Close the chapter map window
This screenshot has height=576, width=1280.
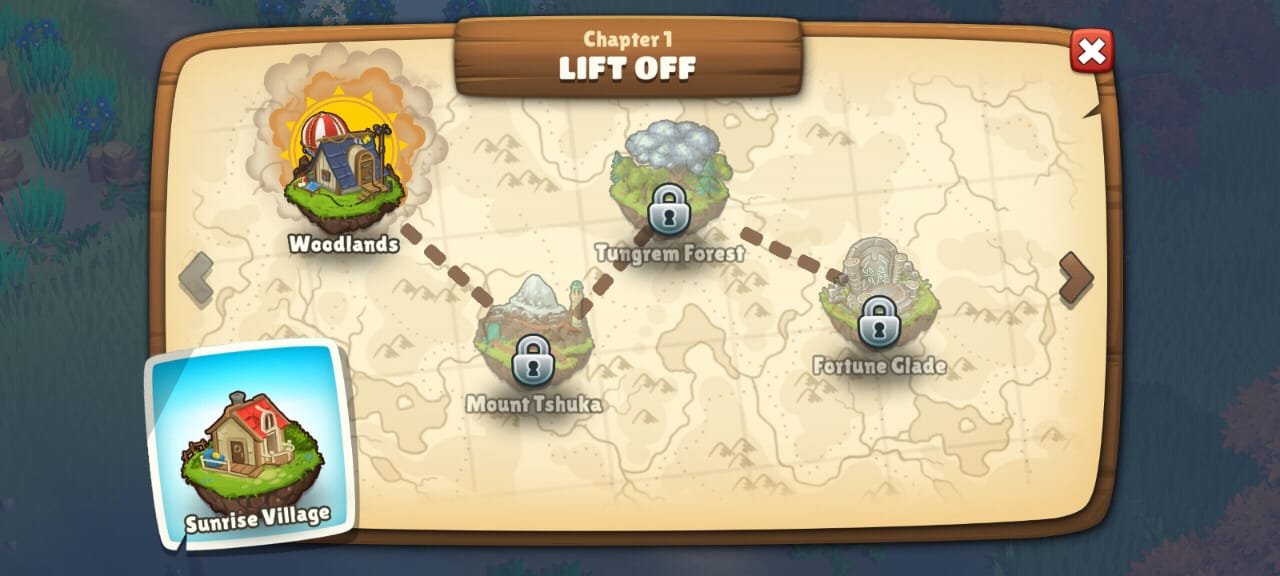point(1091,51)
